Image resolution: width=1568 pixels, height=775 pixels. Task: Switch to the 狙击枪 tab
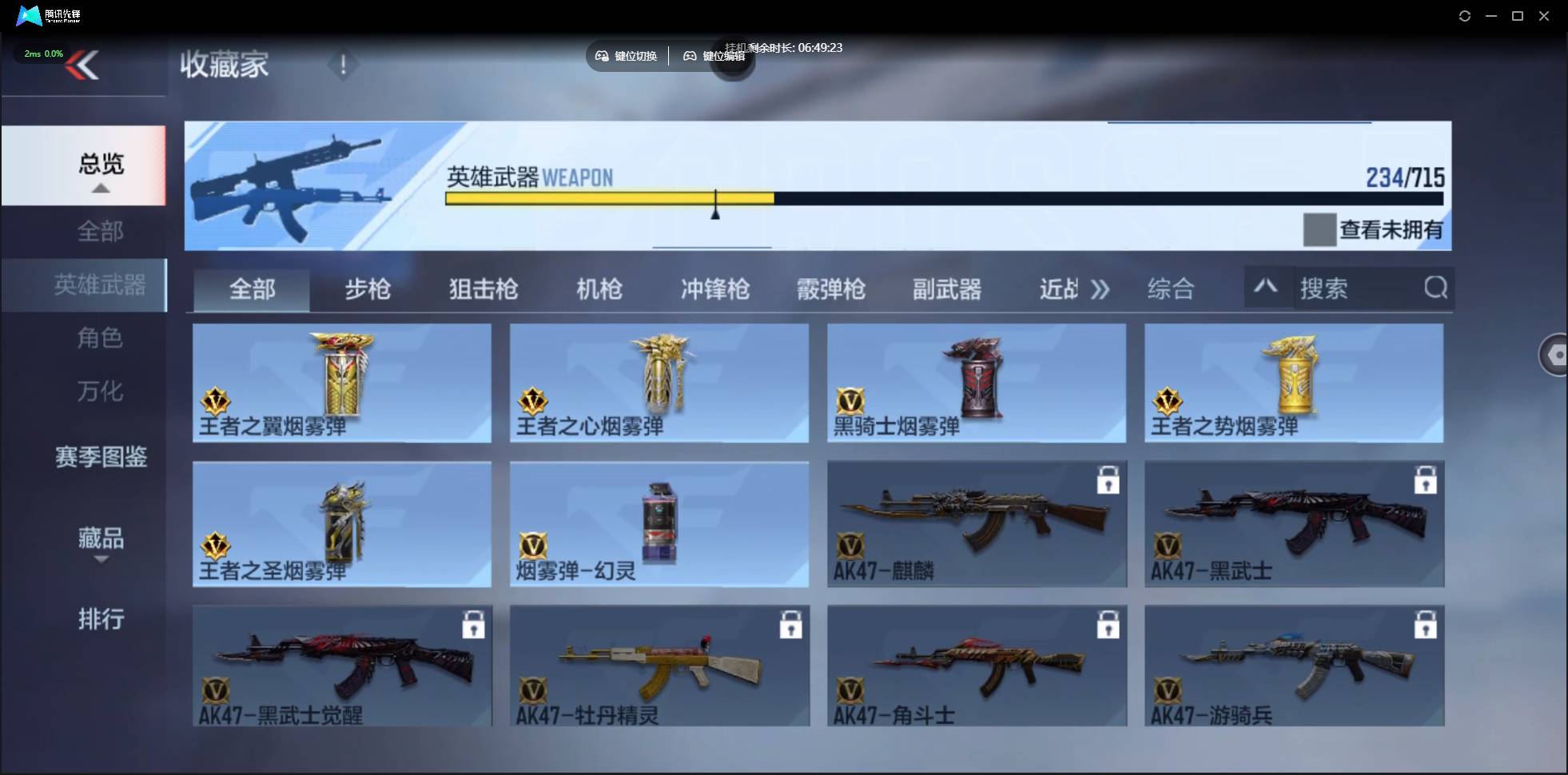(x=482, y=290)
